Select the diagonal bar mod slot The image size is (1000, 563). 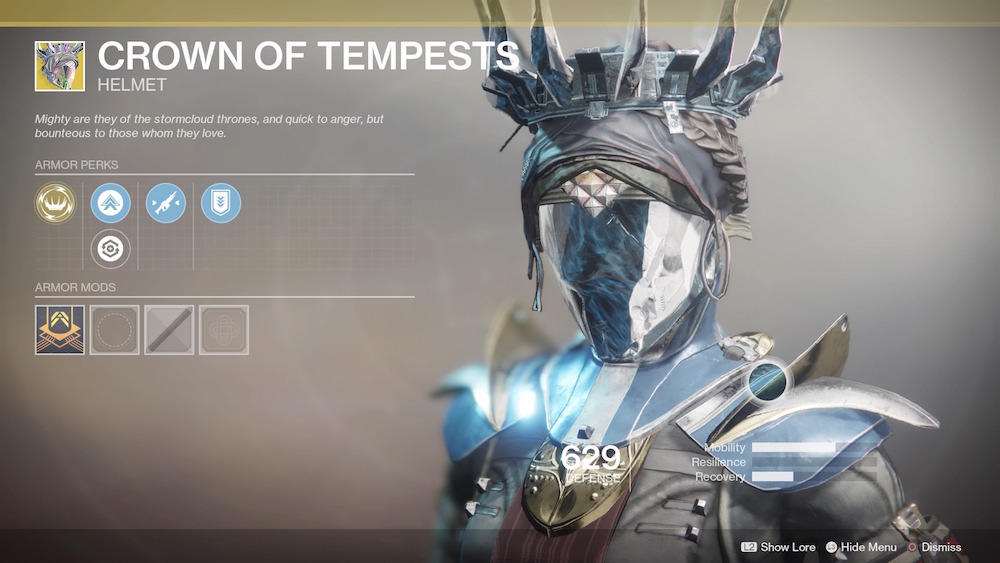coord(169,330)
